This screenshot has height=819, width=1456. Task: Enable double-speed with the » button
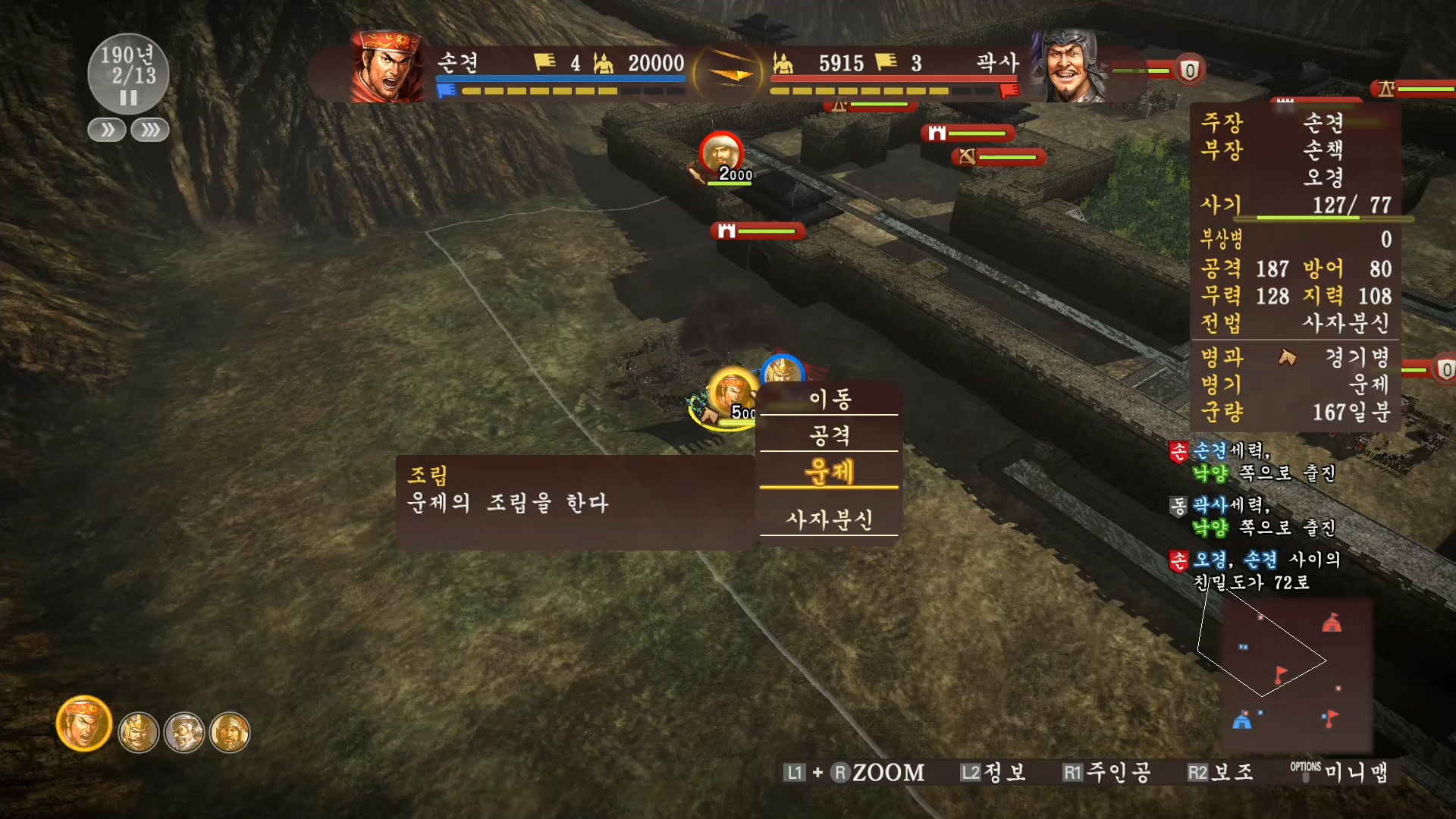[x=106, y=130]
